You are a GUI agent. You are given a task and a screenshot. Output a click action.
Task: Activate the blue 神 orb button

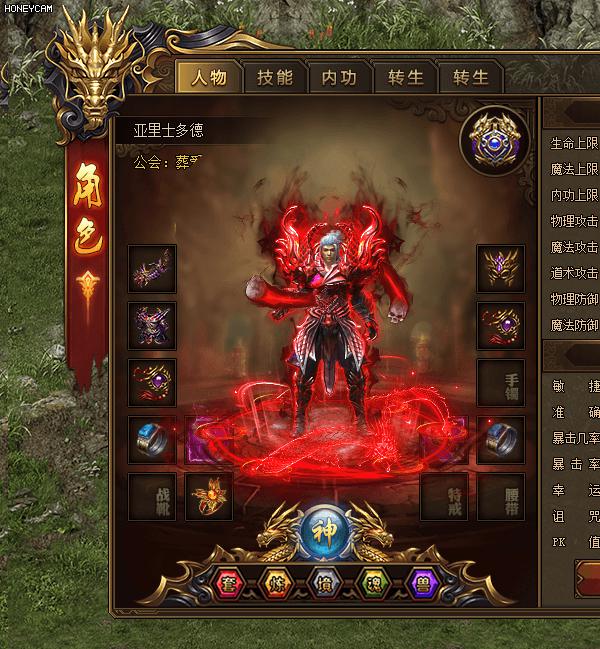click(x=321, y=529)
